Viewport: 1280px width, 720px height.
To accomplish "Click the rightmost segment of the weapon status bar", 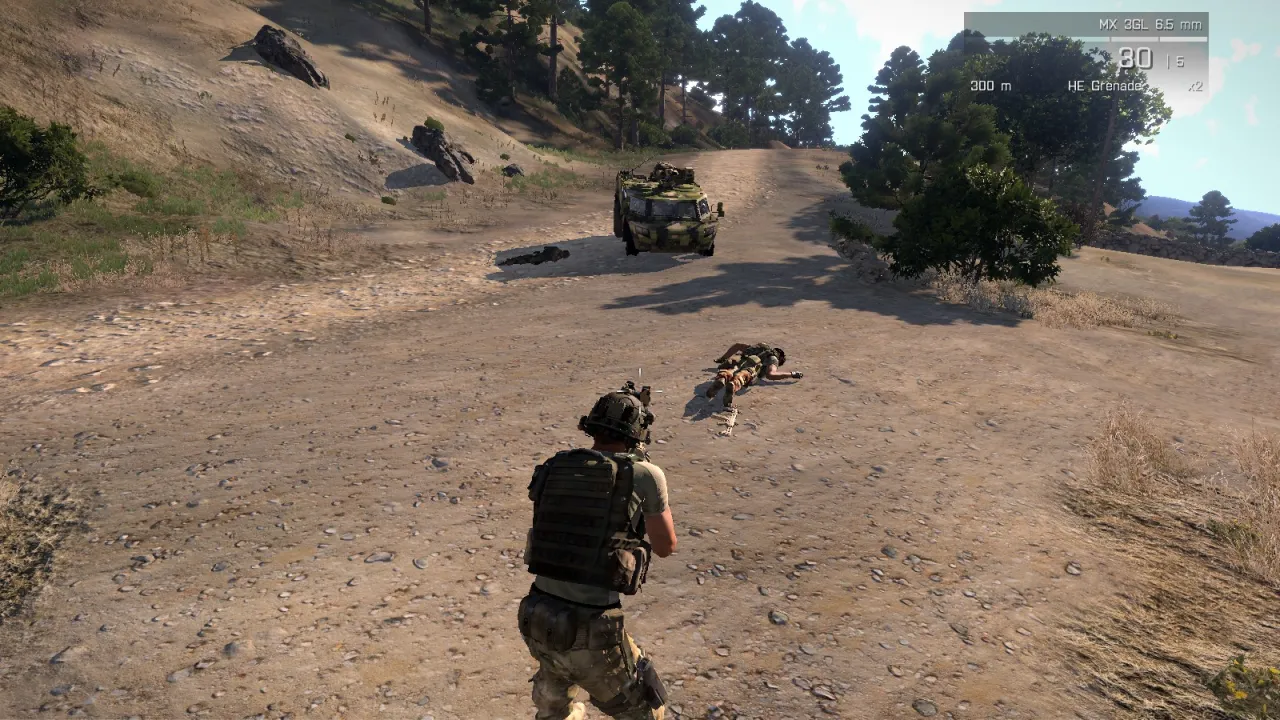I will click(1182, 39).
